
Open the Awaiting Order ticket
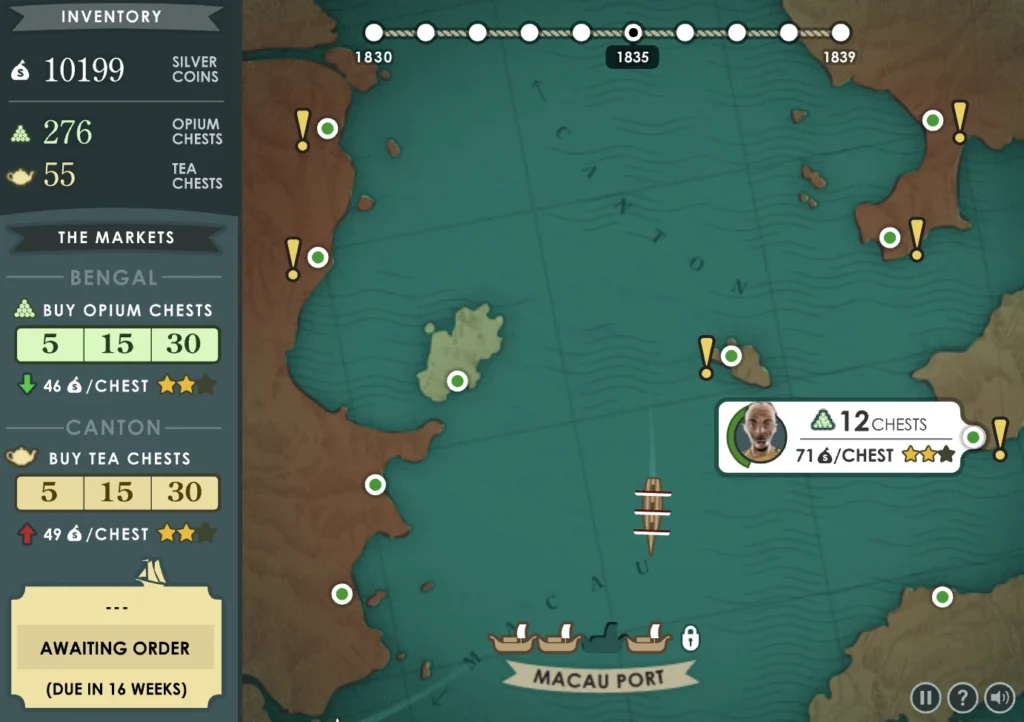[x=115, y=648]
